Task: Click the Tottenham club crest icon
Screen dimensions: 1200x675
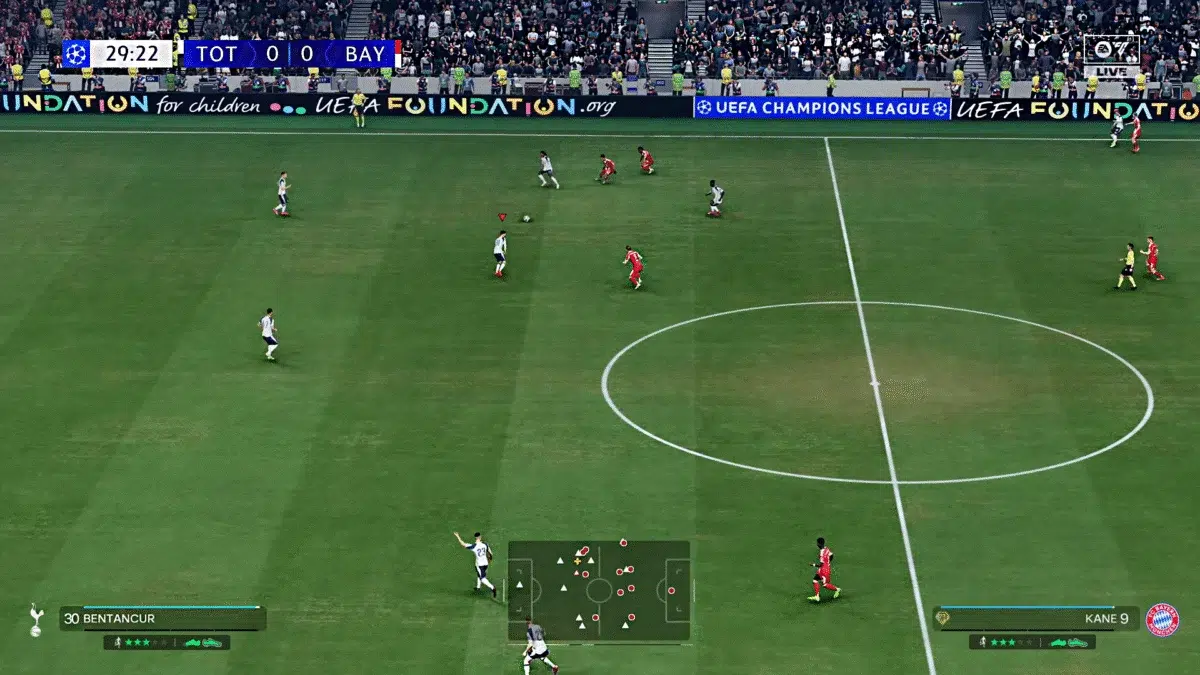Action: [x=36, y=619]
